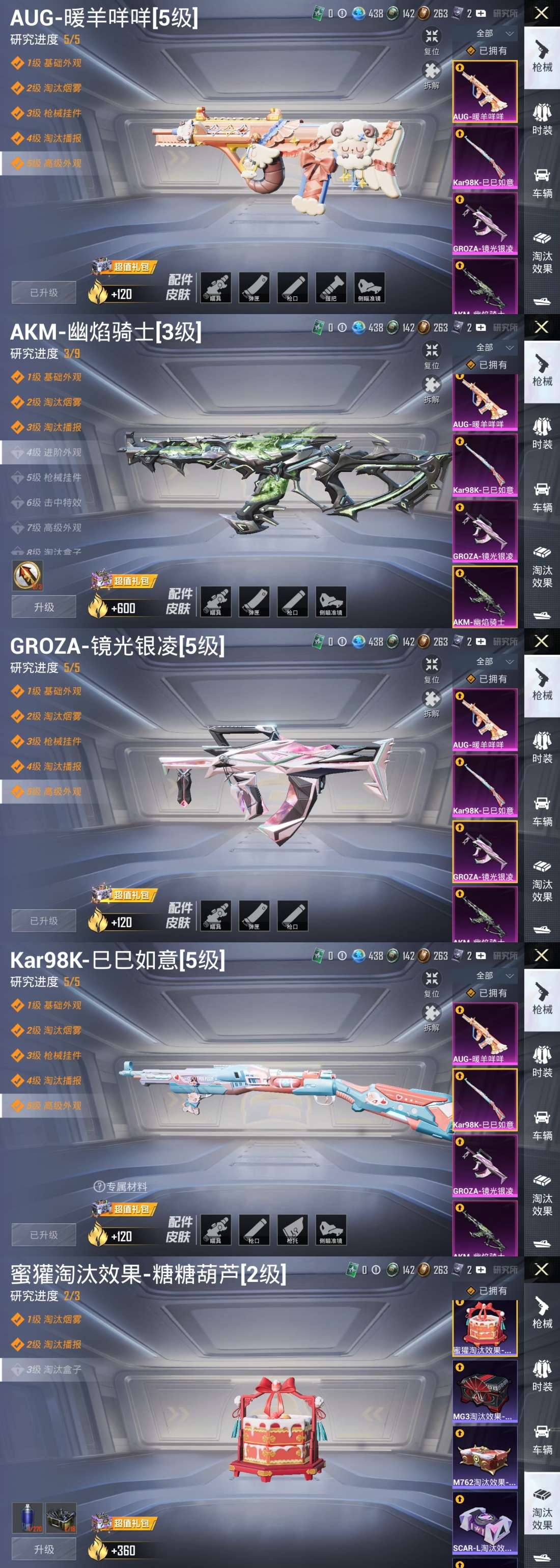Choose the 7级 高级外观 level row
The image size is (560, 1568).
click(x=53, y=528)
